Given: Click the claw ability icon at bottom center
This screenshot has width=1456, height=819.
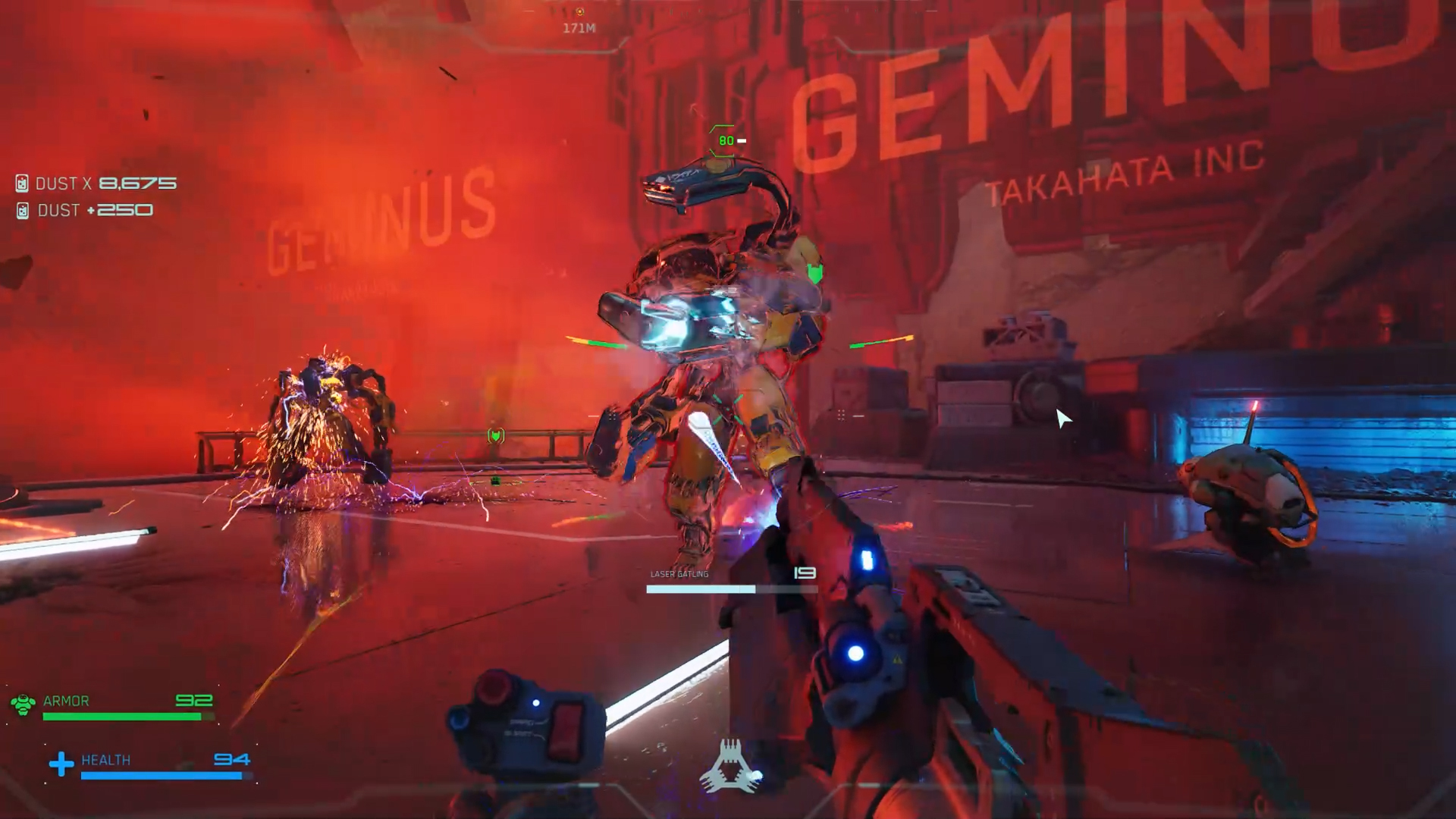Looking at the screenshot, I should tap(730, 767).
